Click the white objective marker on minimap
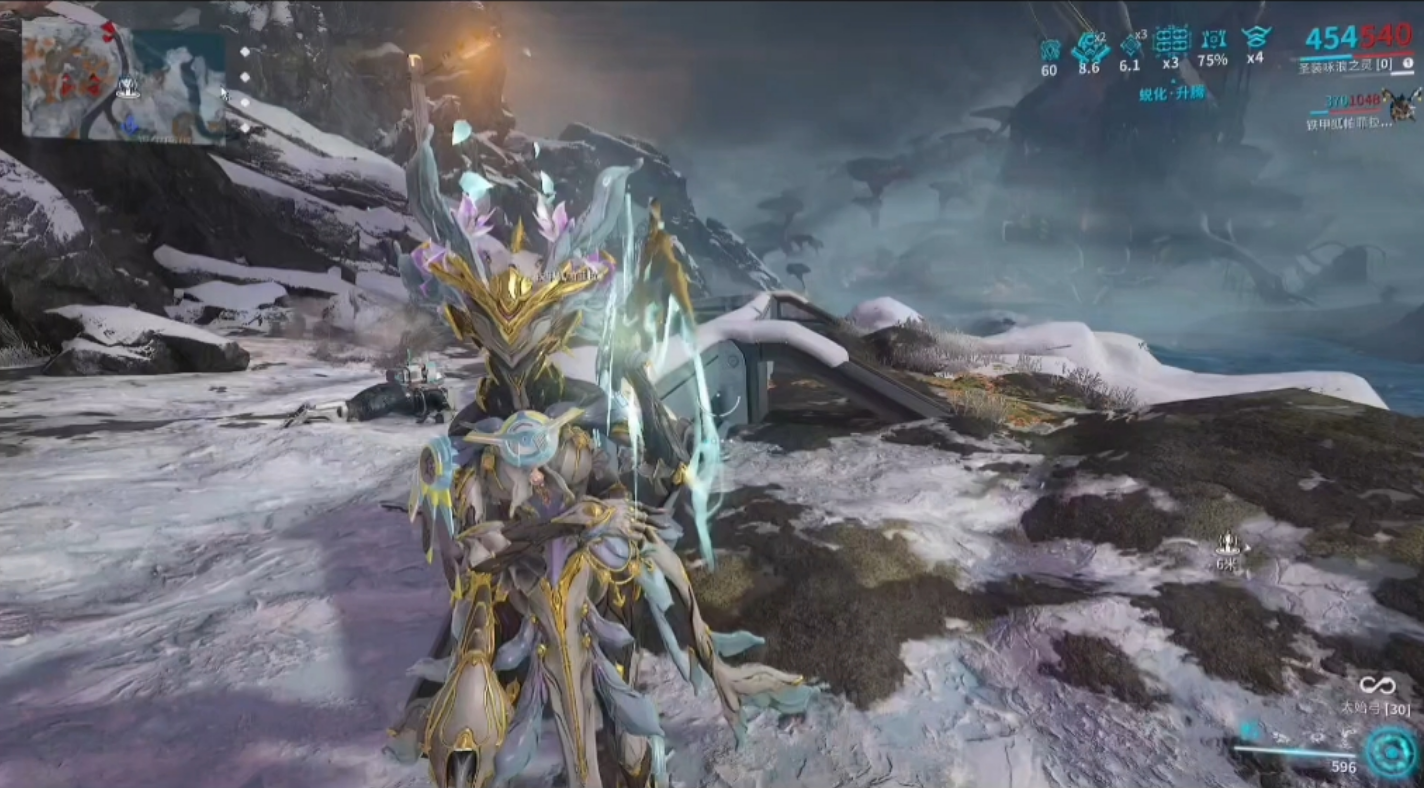The width and height of the screenshot is (1424, 788). (x=127, y=87)
